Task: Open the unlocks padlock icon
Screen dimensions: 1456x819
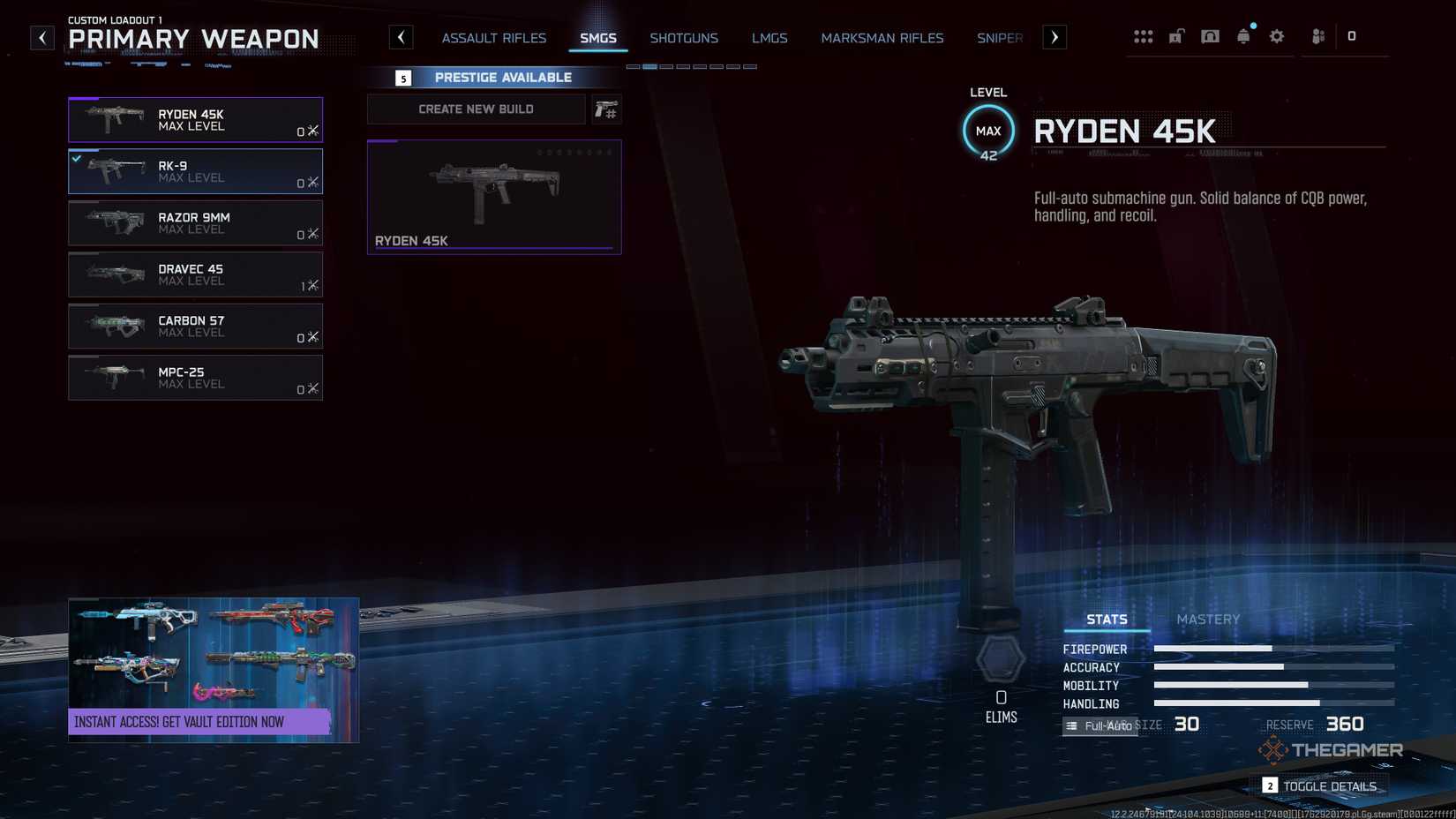Action: 1176,36
